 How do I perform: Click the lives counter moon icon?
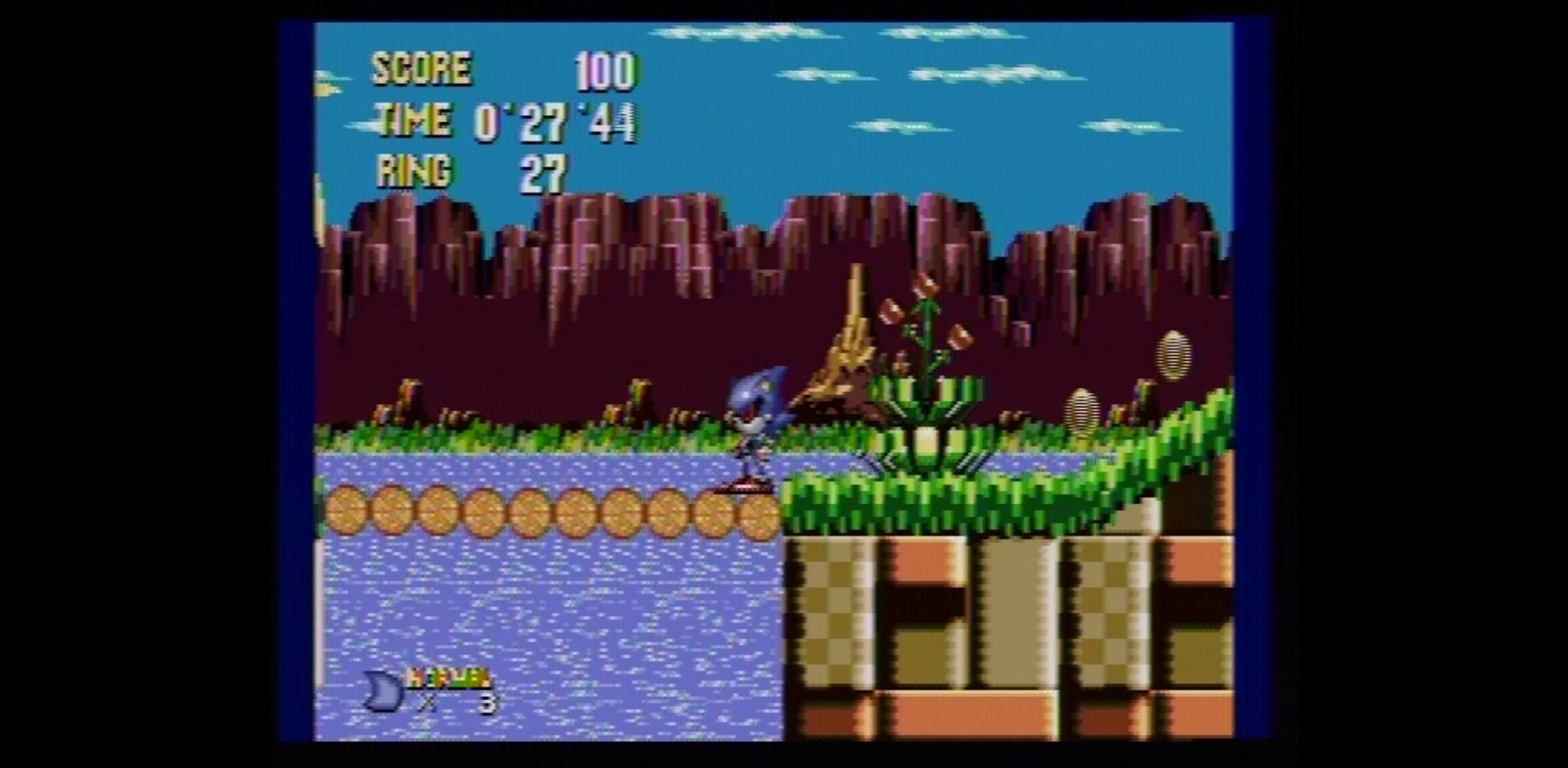(381, 690)
